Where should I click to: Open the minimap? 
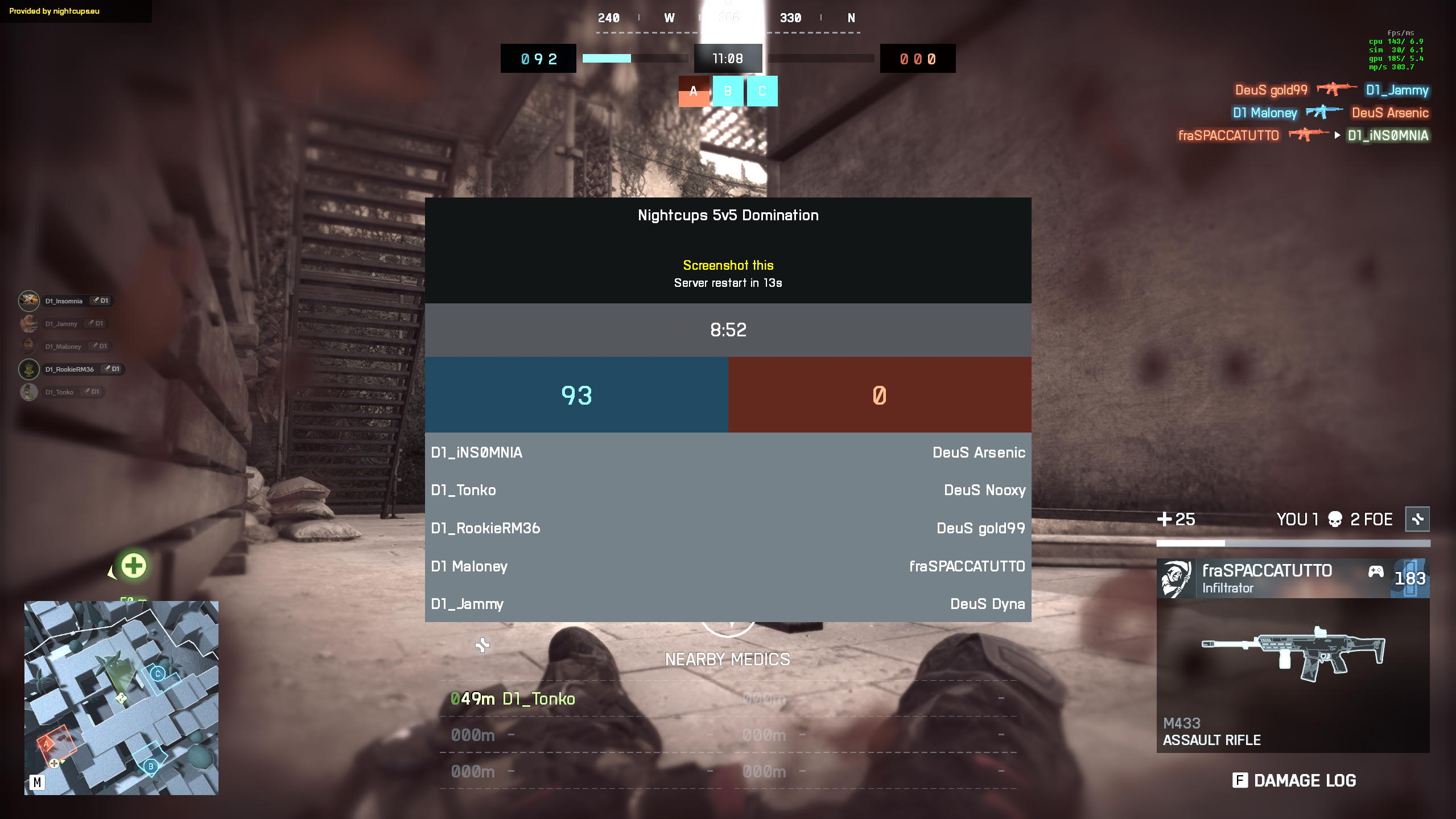pyautogui.click(x=121, y=698)
